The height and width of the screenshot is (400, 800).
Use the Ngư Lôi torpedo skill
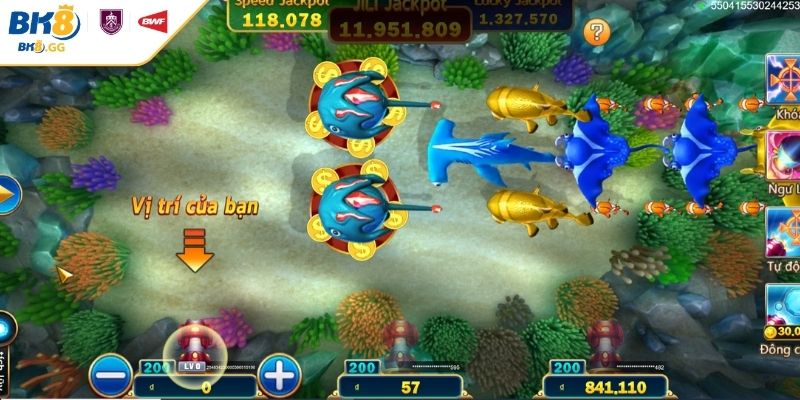click(x=783, y=157)
